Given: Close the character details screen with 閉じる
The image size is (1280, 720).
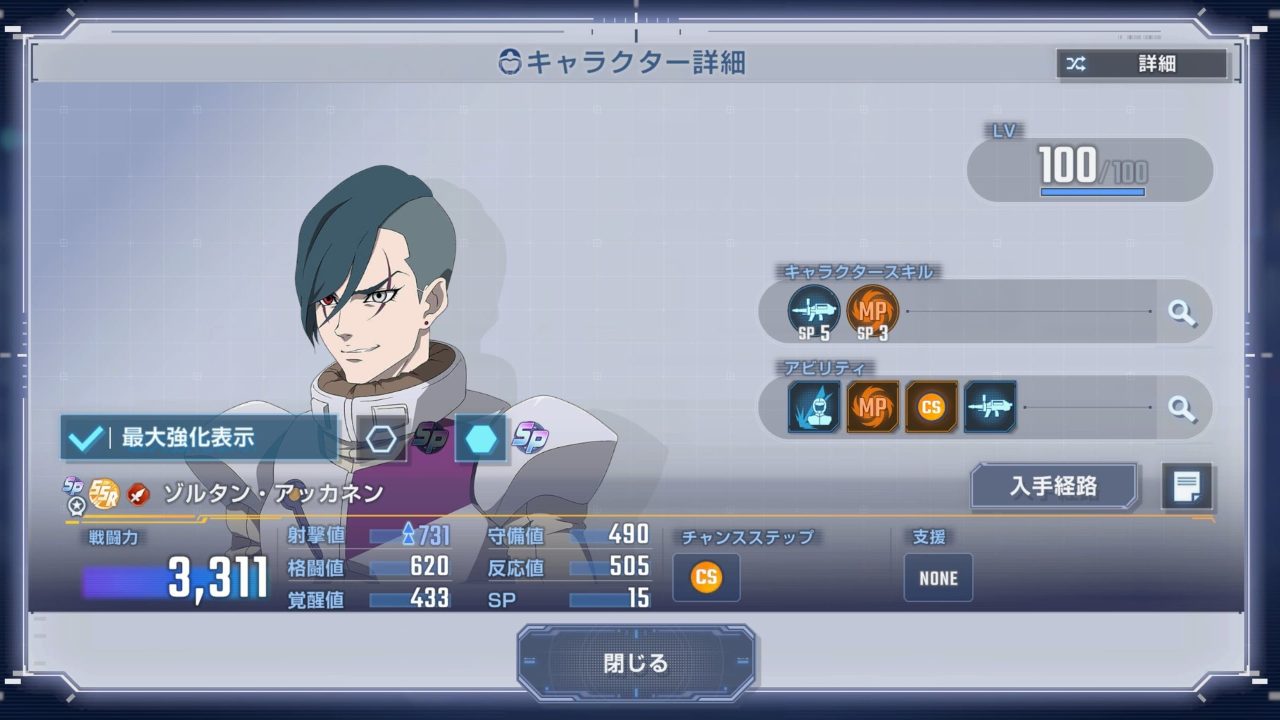Looking at the screenshot, I should pos(636,662).
